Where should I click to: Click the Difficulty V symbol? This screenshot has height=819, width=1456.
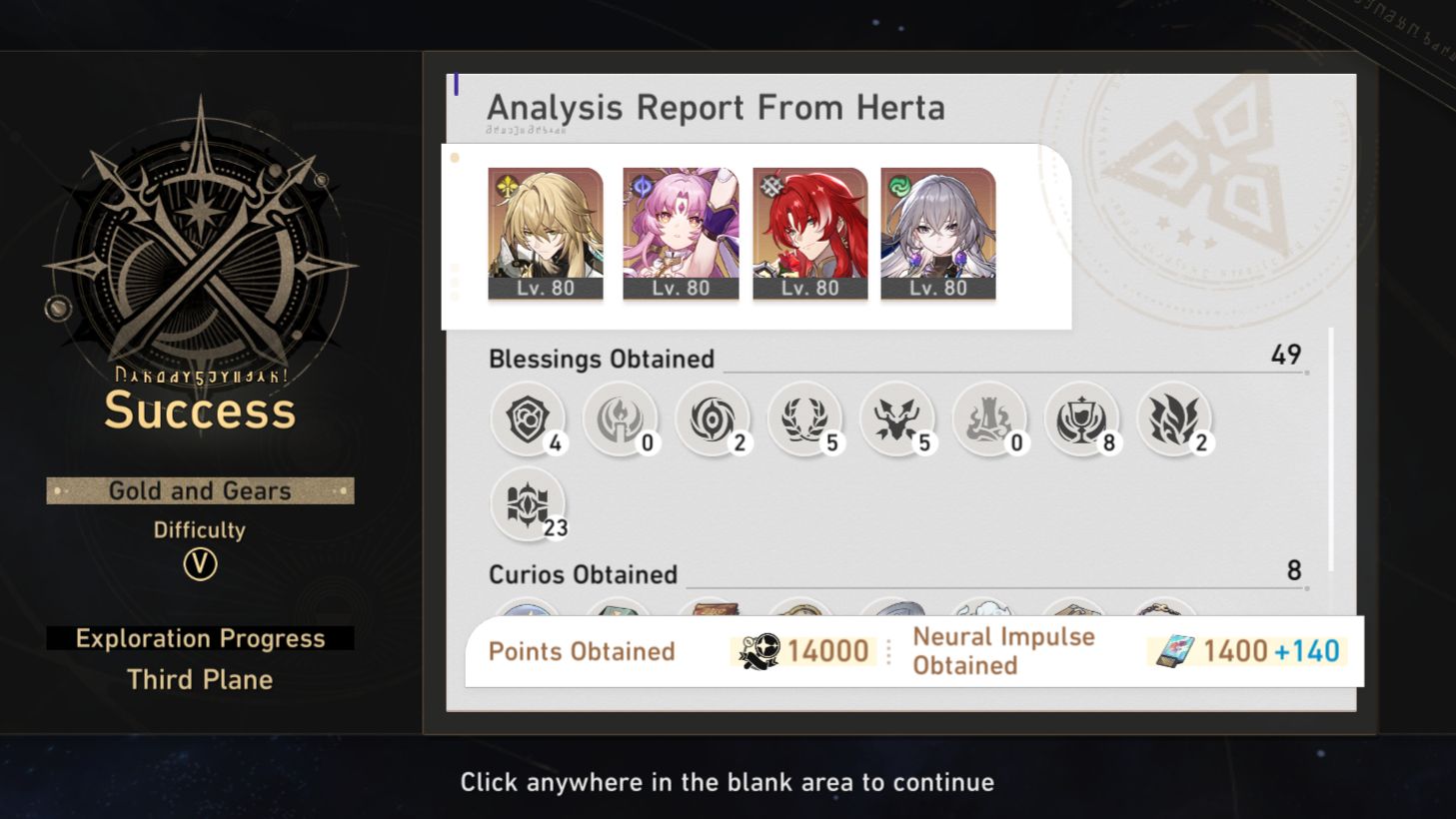[x=199, y=565]
